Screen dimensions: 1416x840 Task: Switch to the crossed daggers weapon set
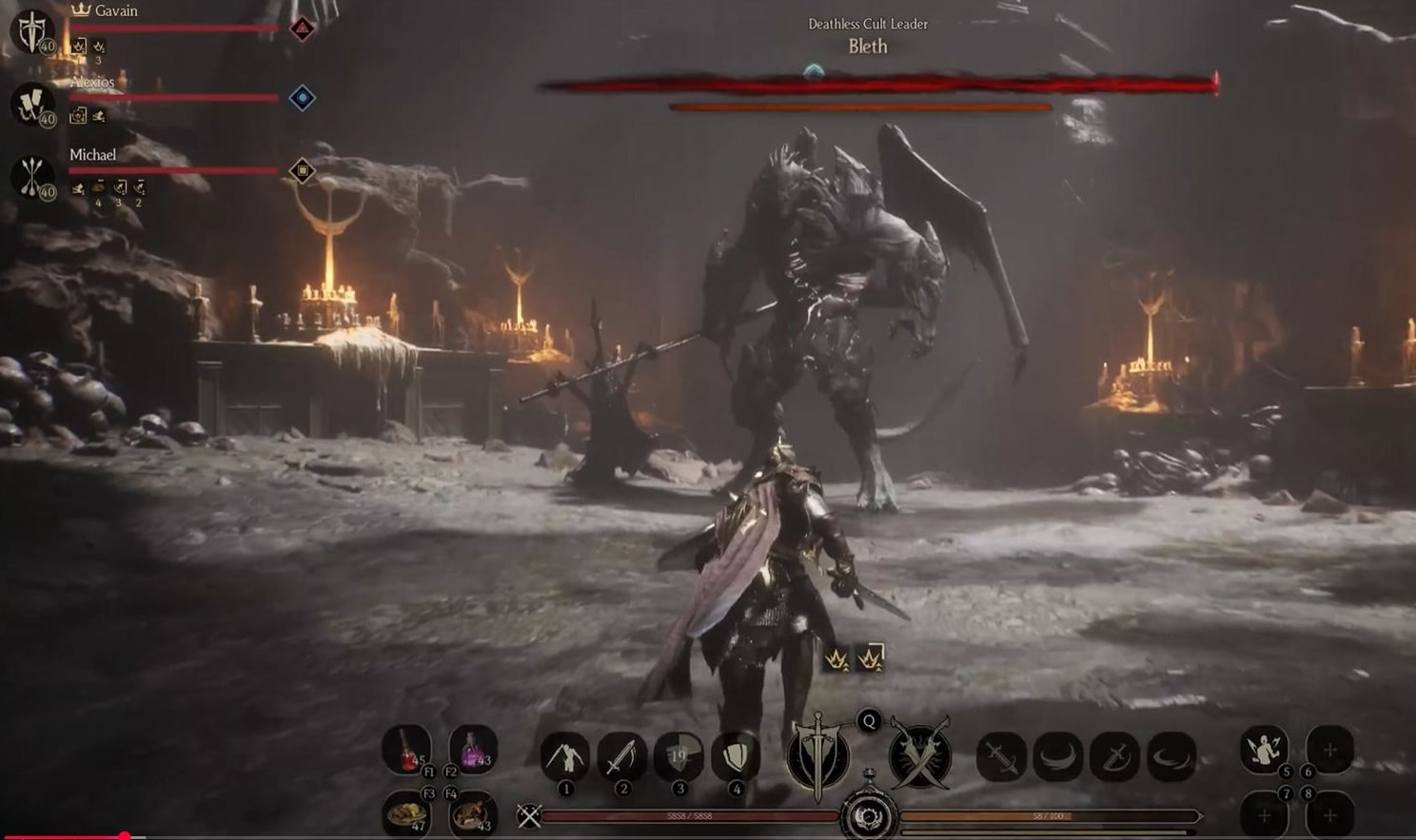tap(919, 756)
